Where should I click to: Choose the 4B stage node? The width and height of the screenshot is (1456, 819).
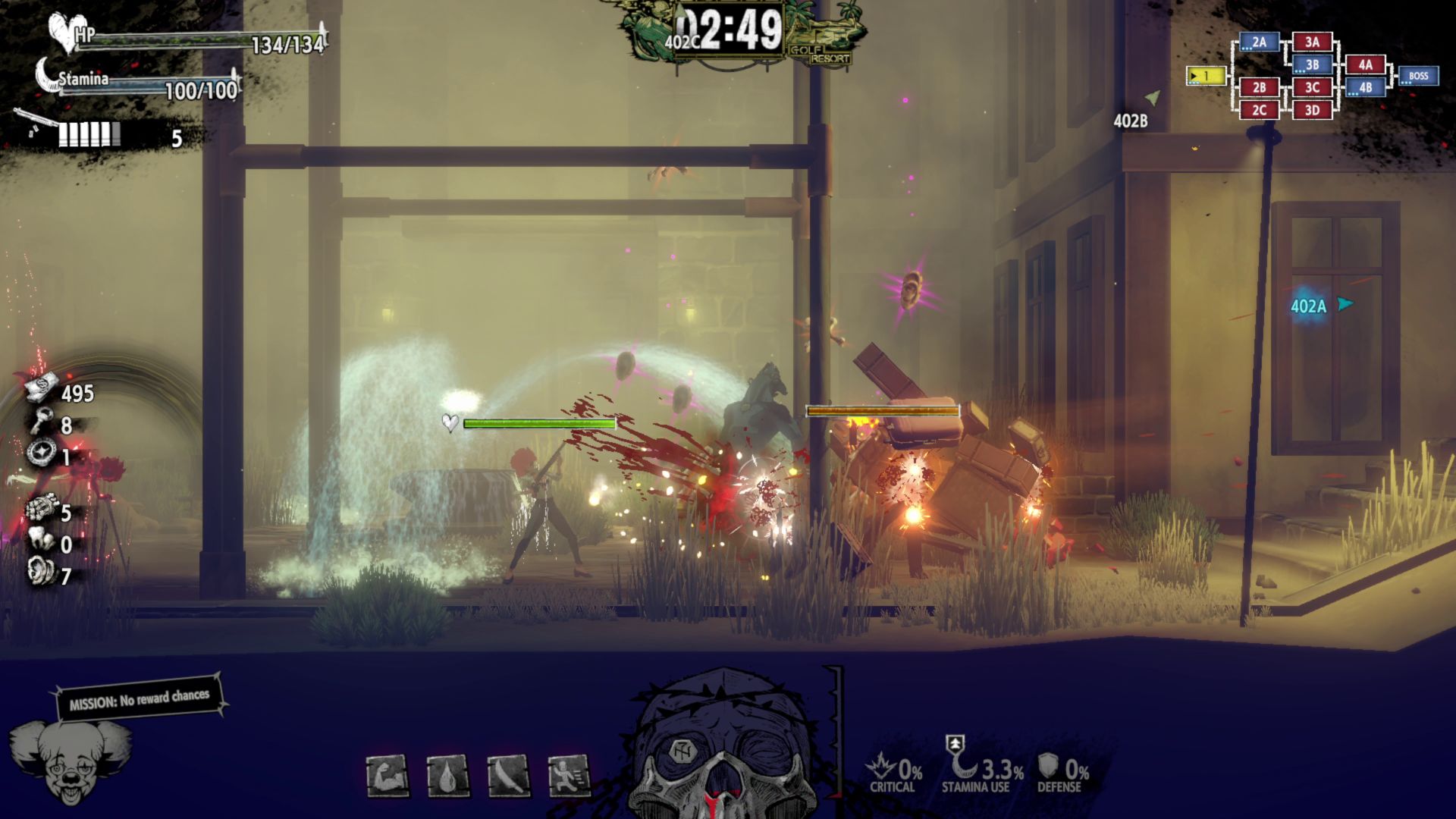1365,87
